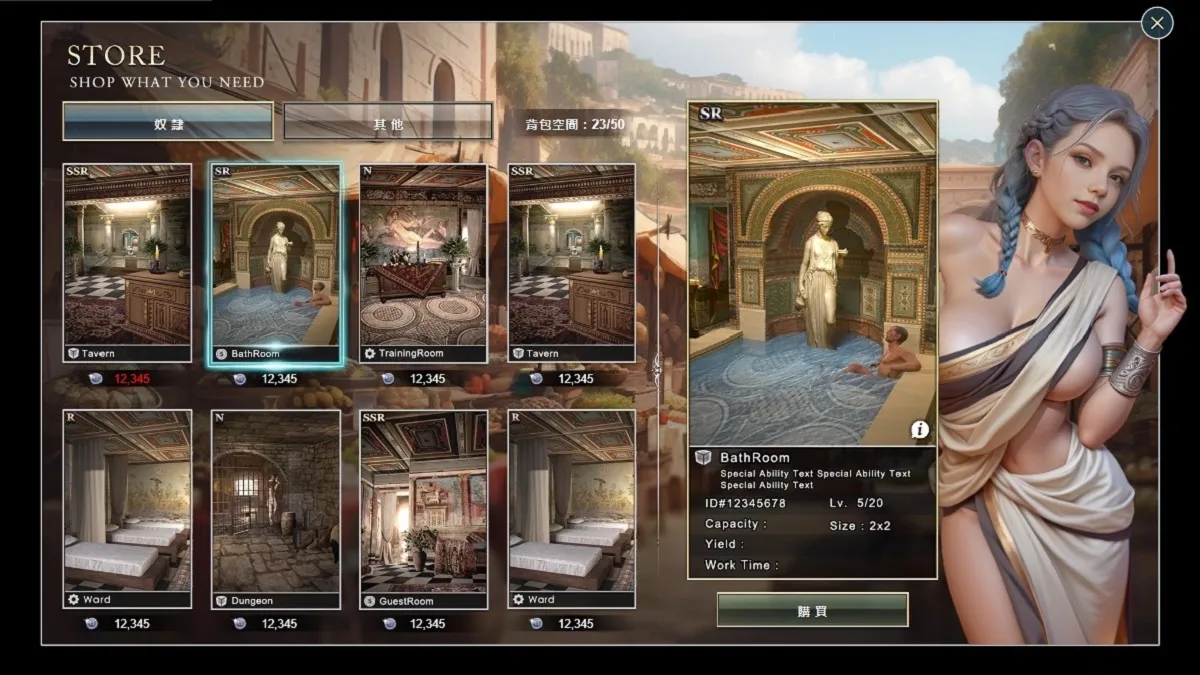Show info for the BathRoom preview
Viewport: 1200px width, 675px height.
coord(919,430)
